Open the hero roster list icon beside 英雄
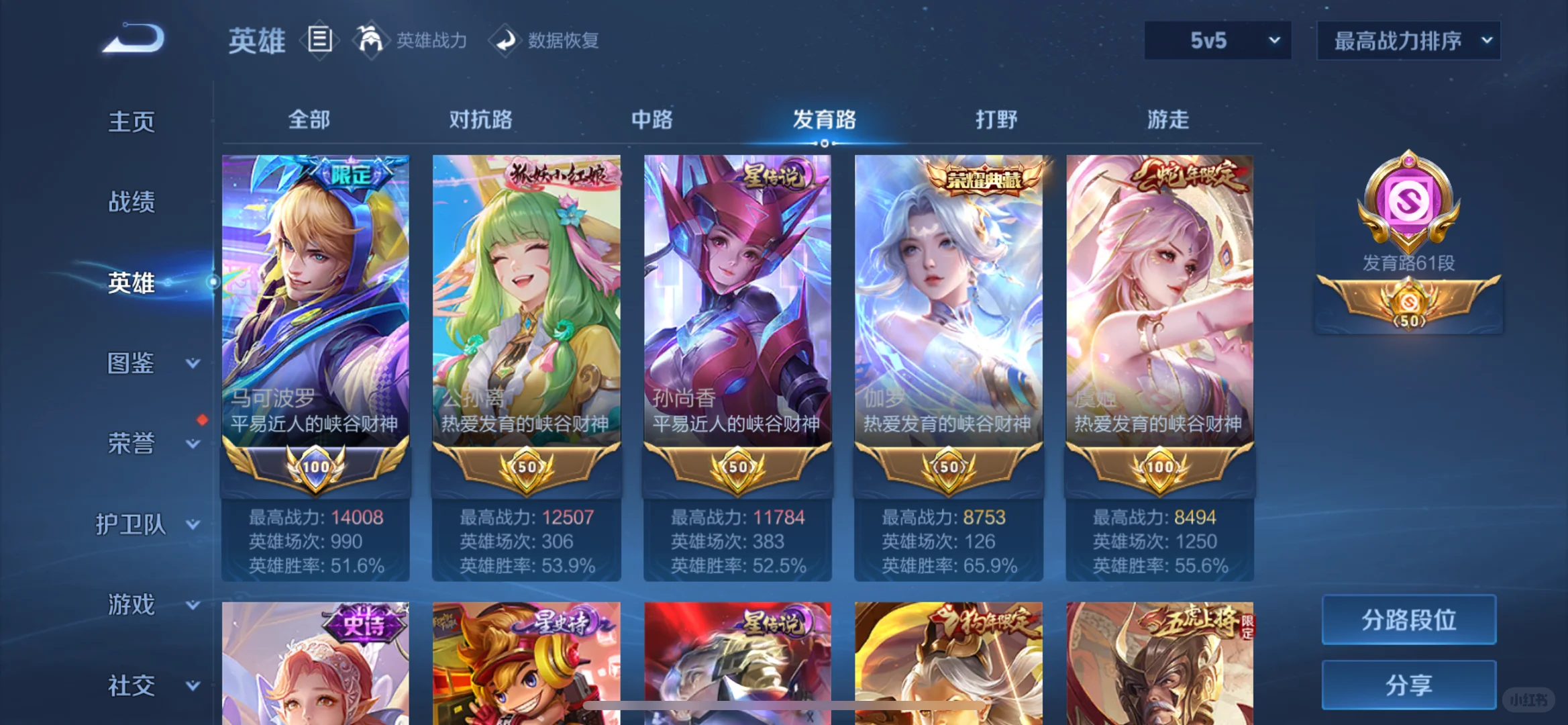The width and height of the screenshot is (1568, 725). click(x=320, y=39)
